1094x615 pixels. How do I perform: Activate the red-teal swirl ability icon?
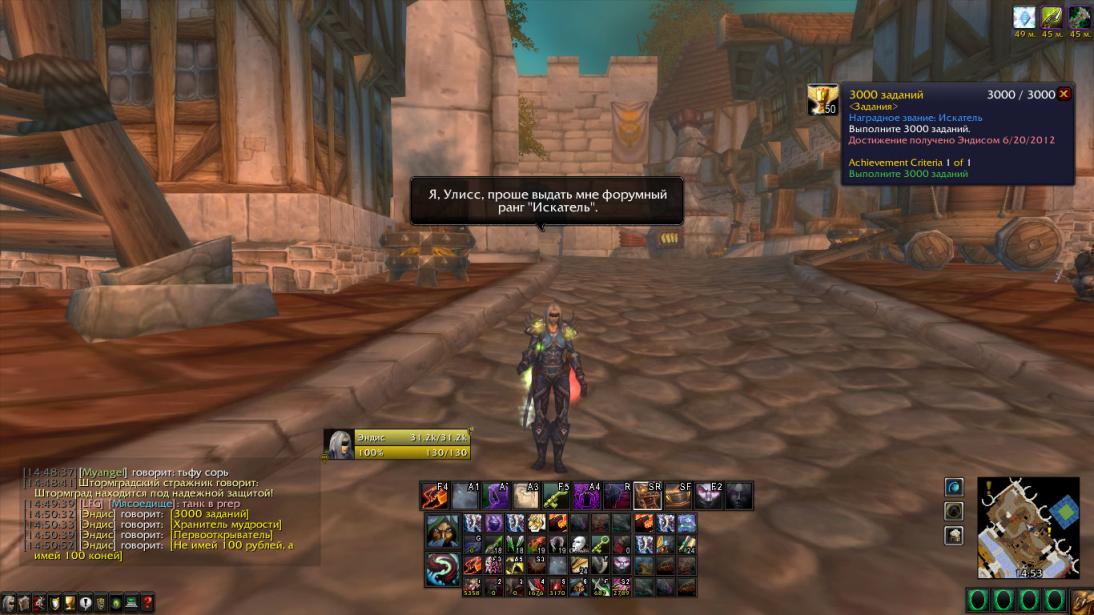tap(442, 569)
